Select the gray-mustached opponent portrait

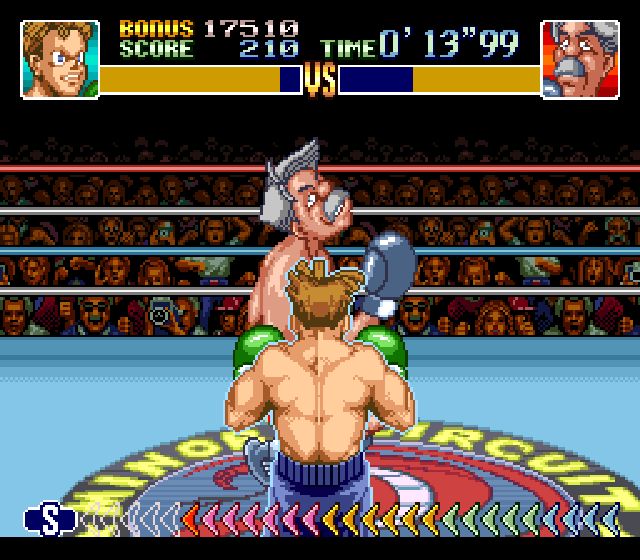(x=579, y=60)
